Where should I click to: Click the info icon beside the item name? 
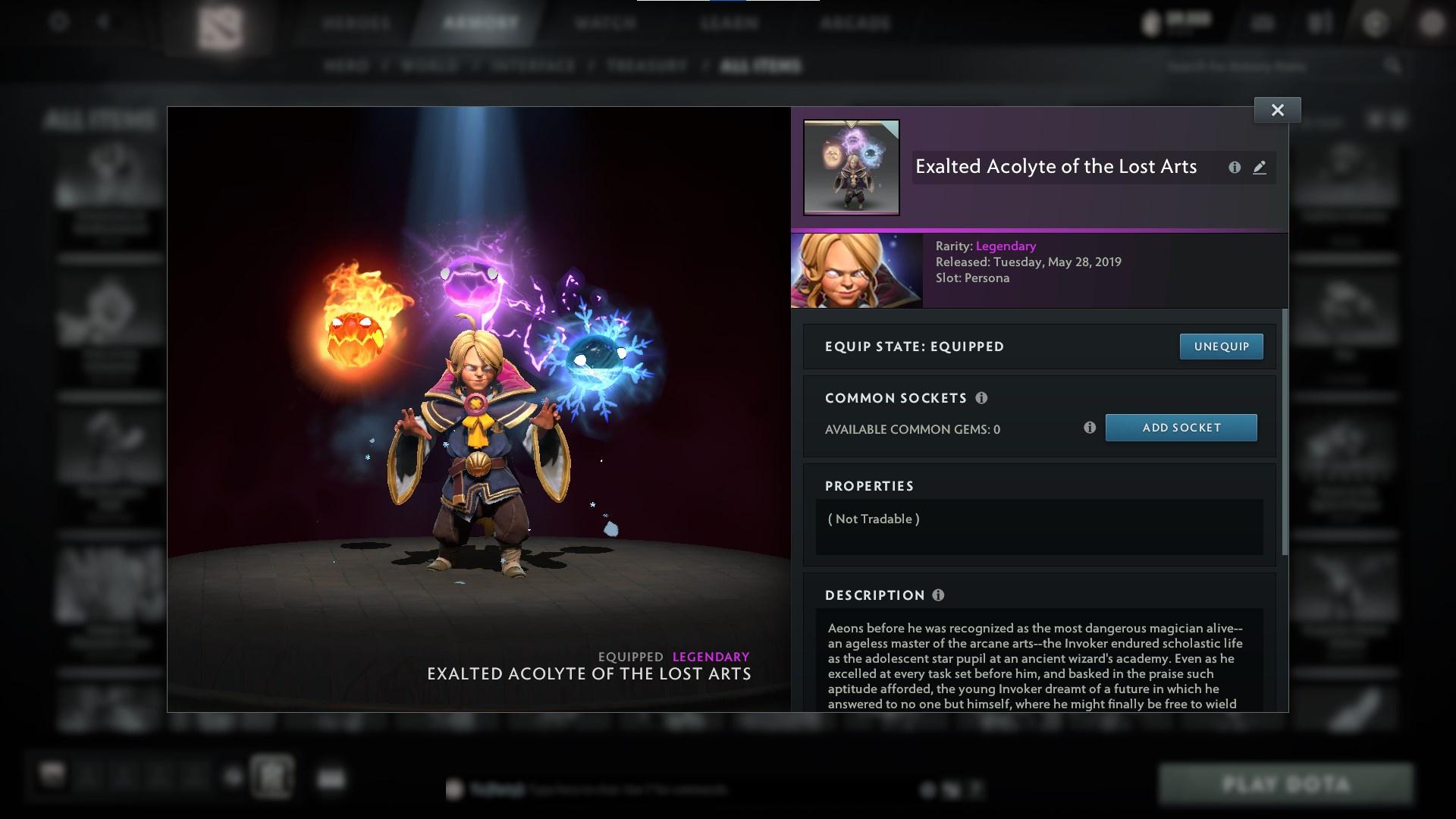[1235, 168]
